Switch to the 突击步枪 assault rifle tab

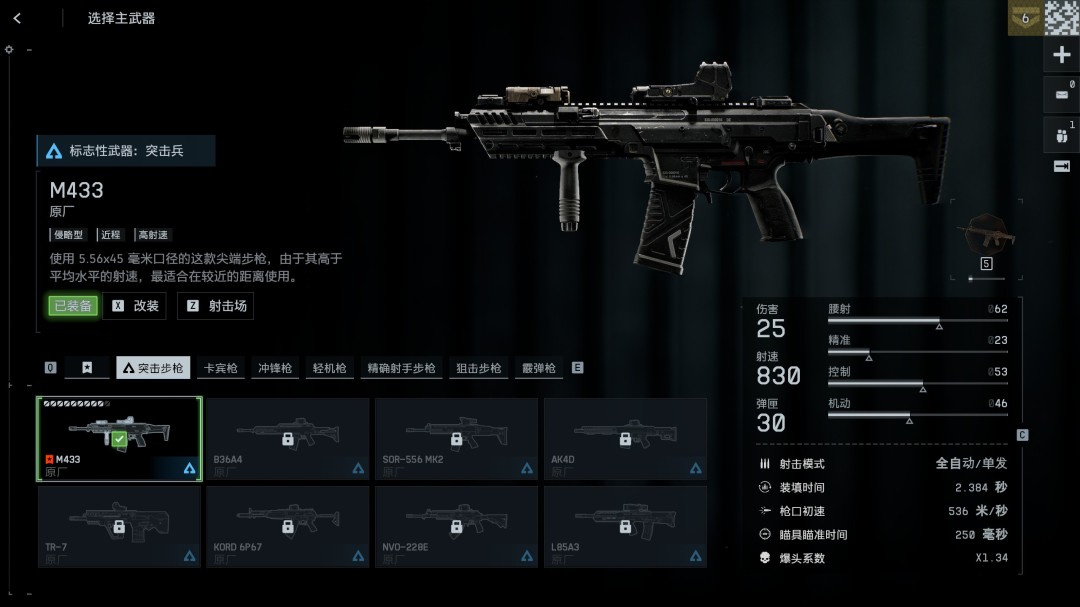153,368
